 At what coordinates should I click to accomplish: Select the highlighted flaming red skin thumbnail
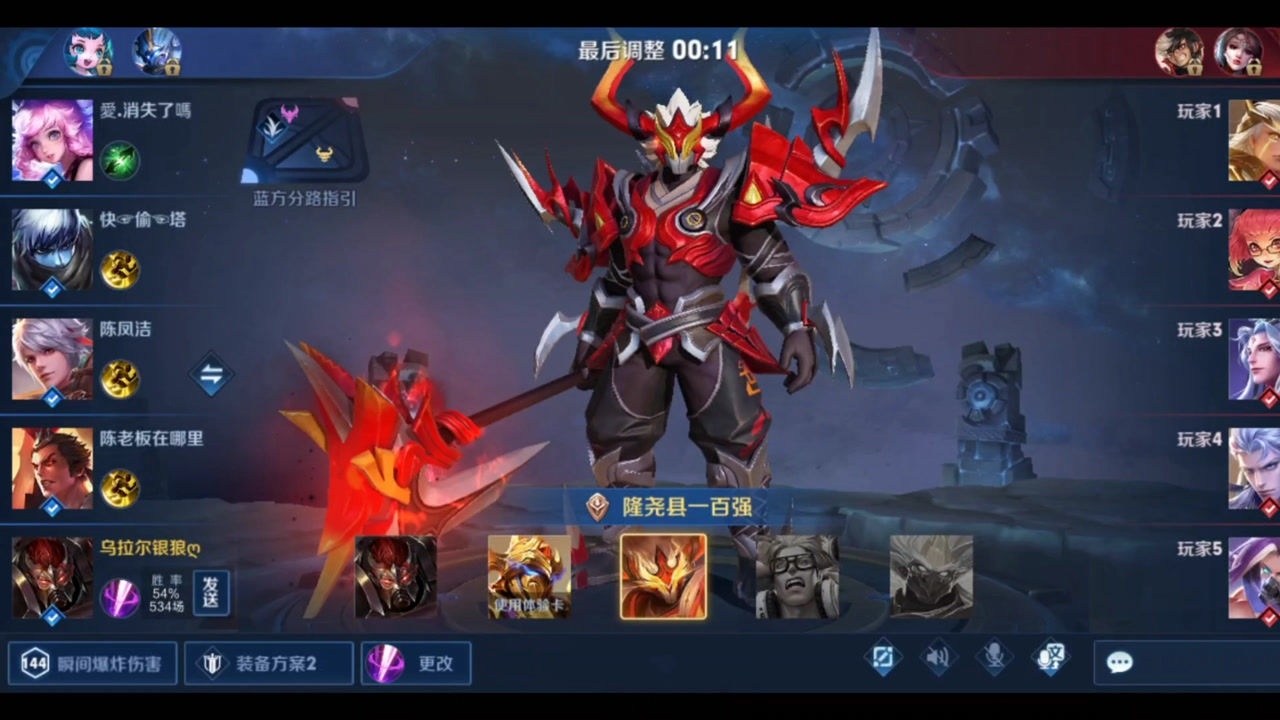tap(663, 576)
